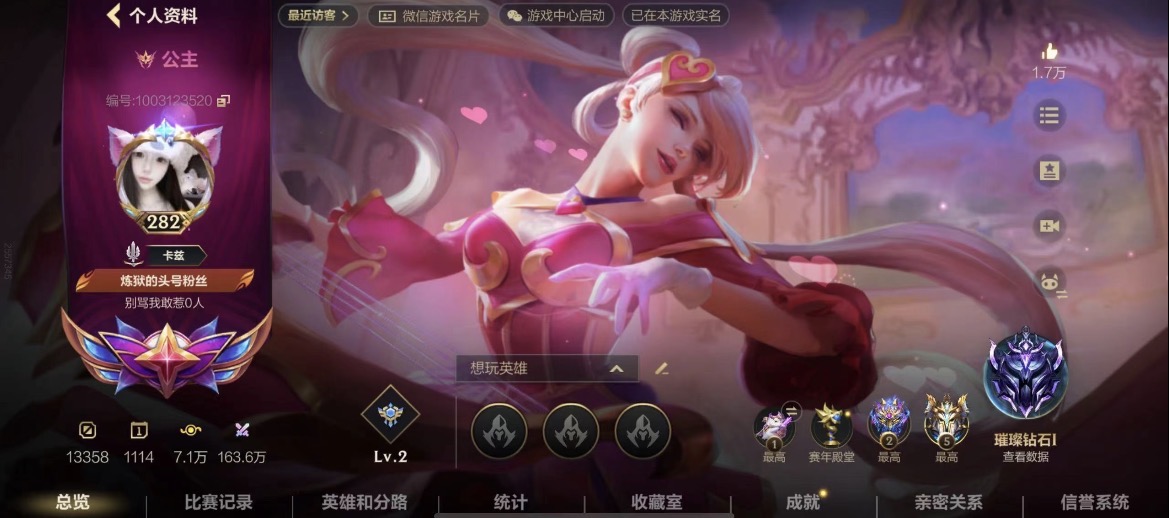This screenshot has height=518, width=1170.
Task: Switch to the 亲密关系 tab
Action: tap(948, 502)
